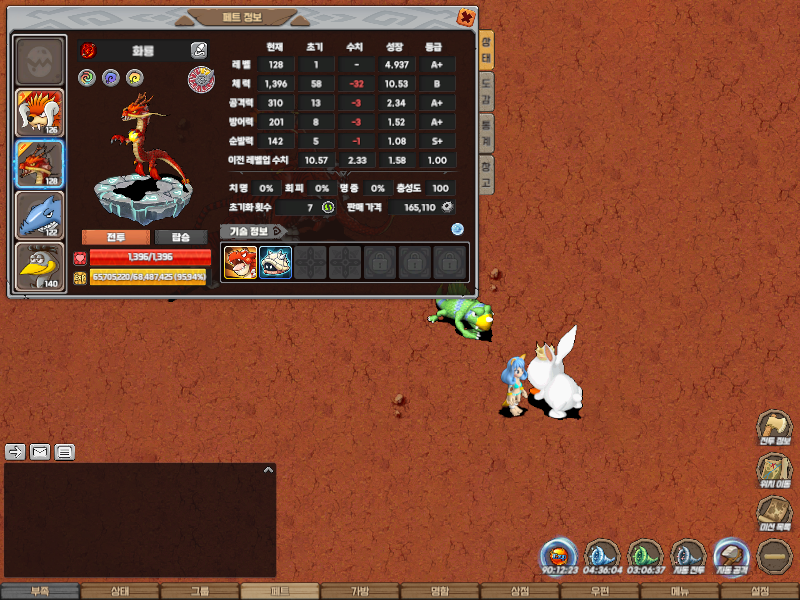The width and height of the screenshot is (800, 600).
Task: Switch to the 통계 side tab
Action: pyautogui.click(x=486, y=133)
